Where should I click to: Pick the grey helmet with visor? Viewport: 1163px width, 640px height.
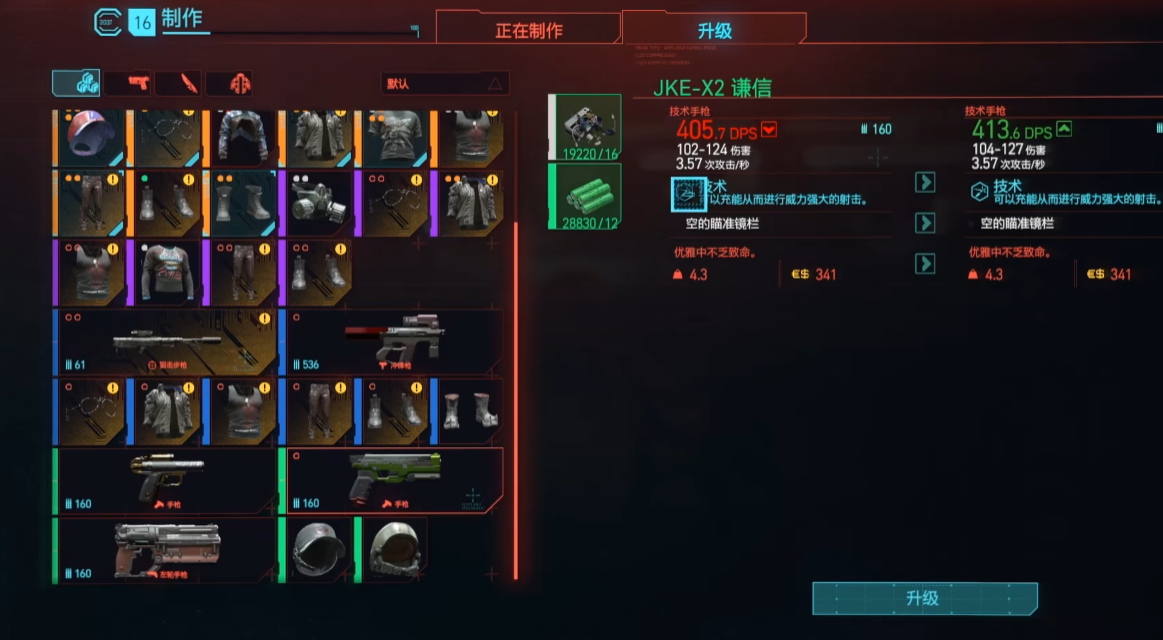[319, 549]
